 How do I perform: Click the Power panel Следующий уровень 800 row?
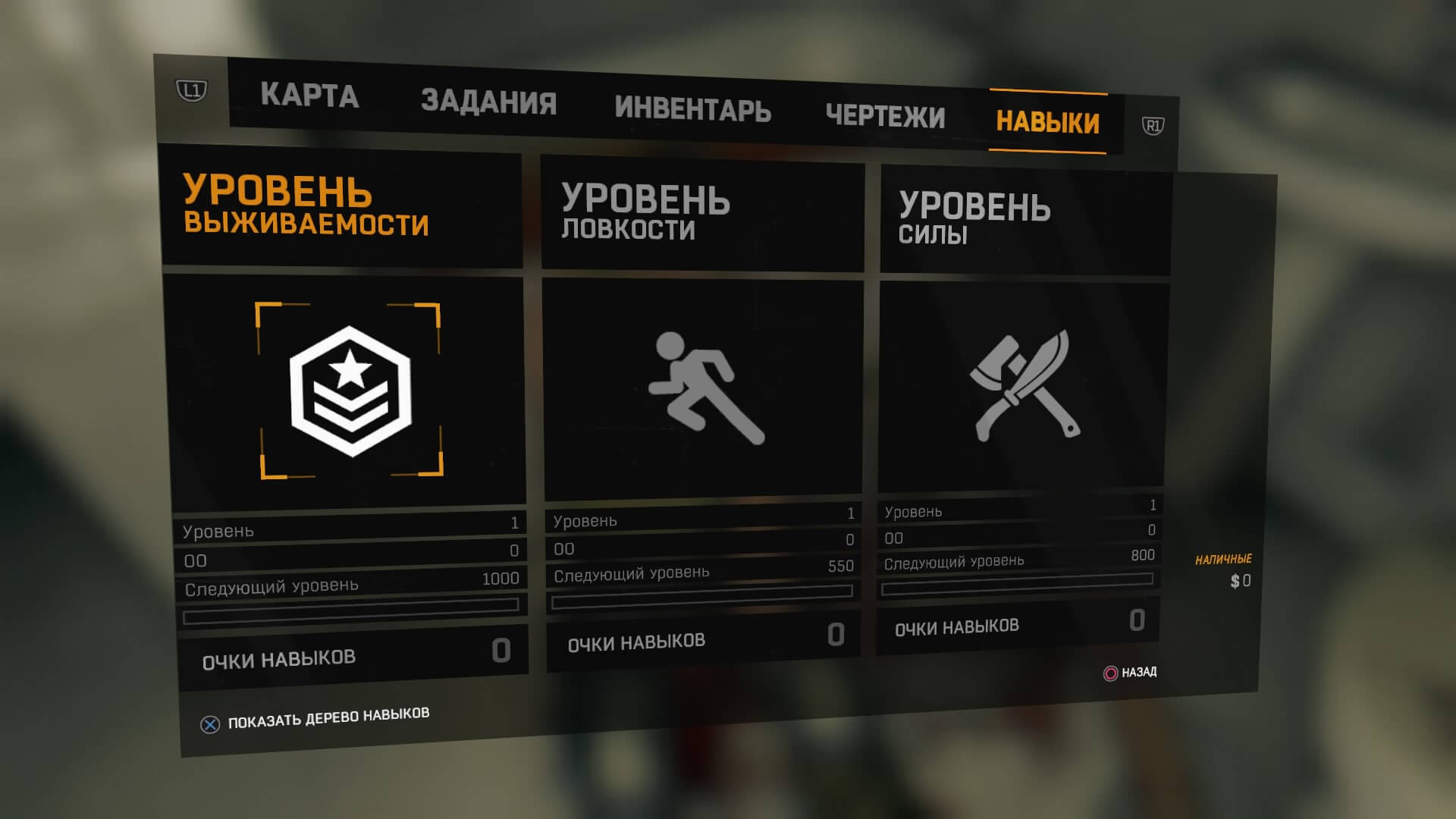(x=1020, y=561)
